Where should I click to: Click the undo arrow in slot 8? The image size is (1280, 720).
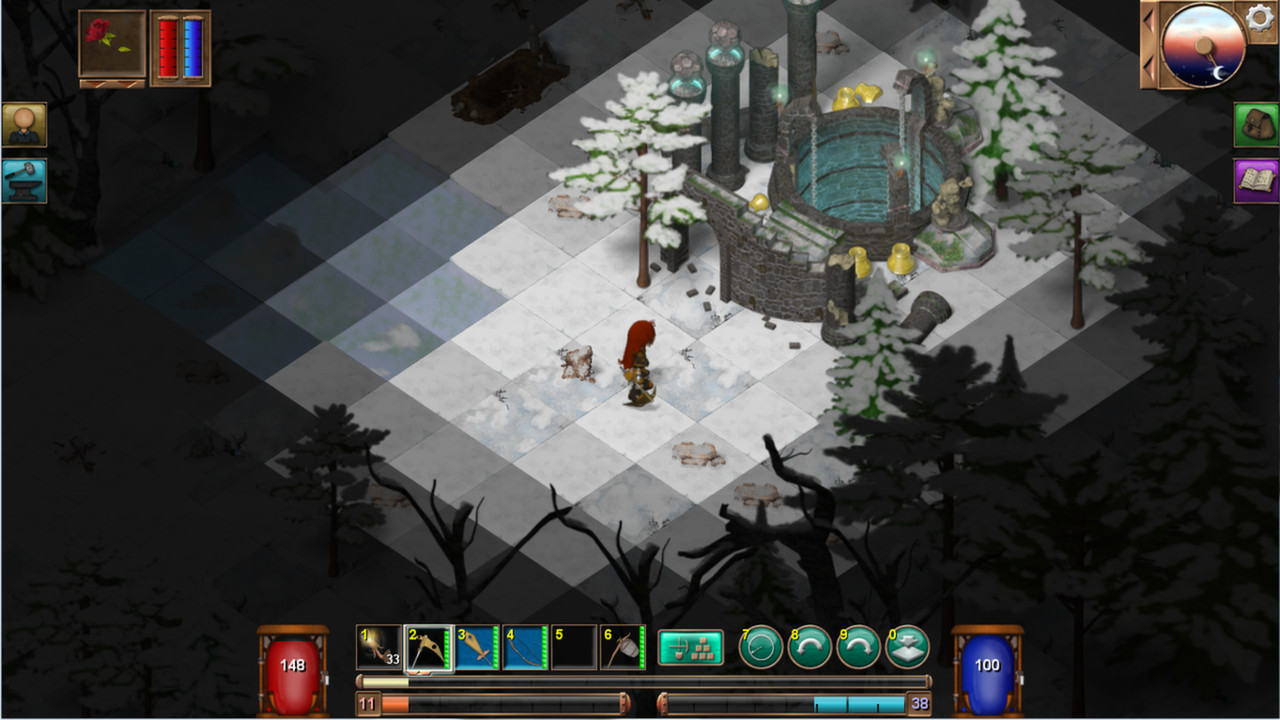(809, 647)
